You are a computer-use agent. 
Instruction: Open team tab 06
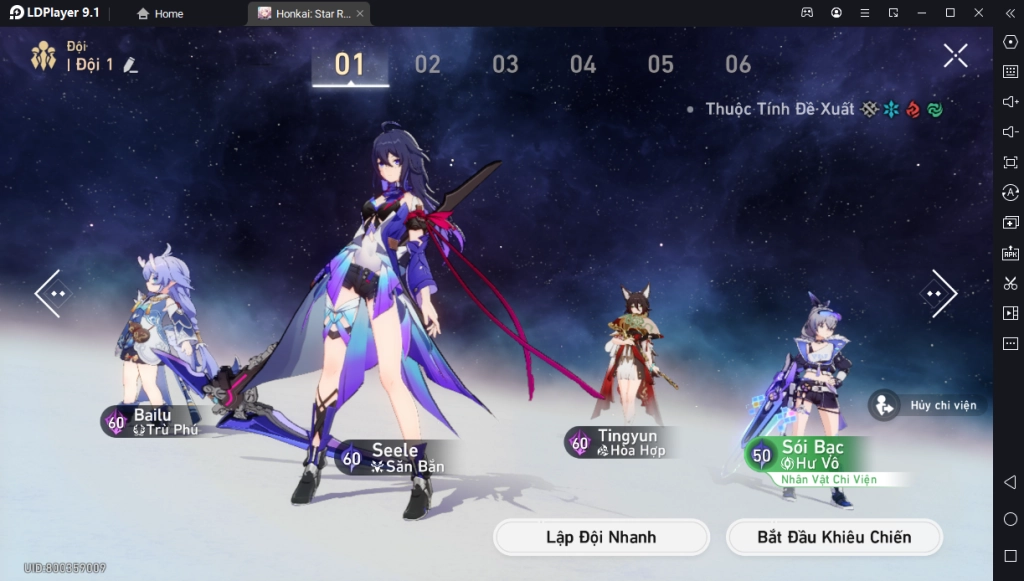738,65
